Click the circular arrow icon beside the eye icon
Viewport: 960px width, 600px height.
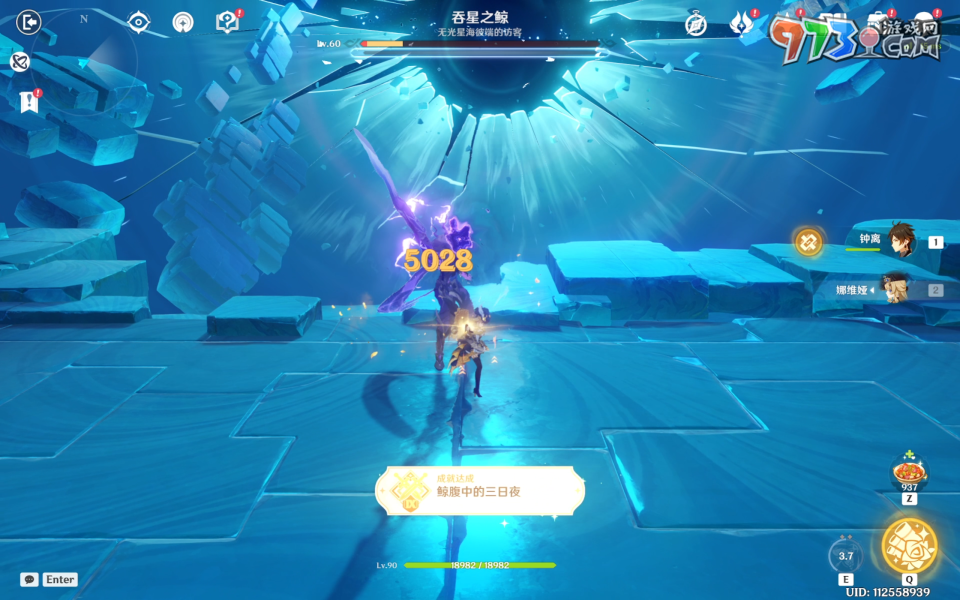[183, 22]
